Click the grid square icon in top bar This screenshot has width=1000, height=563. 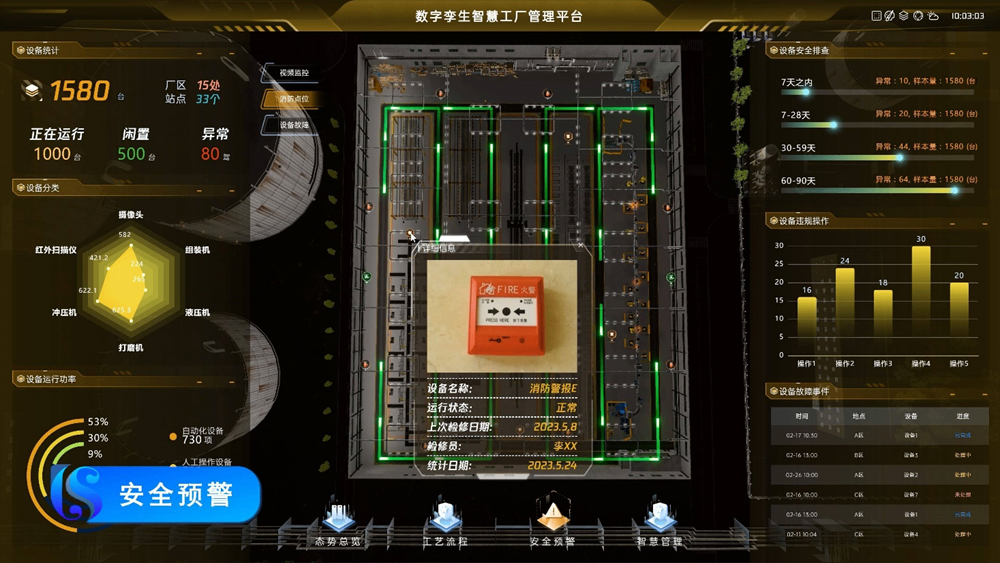click(x=877, y=16)
